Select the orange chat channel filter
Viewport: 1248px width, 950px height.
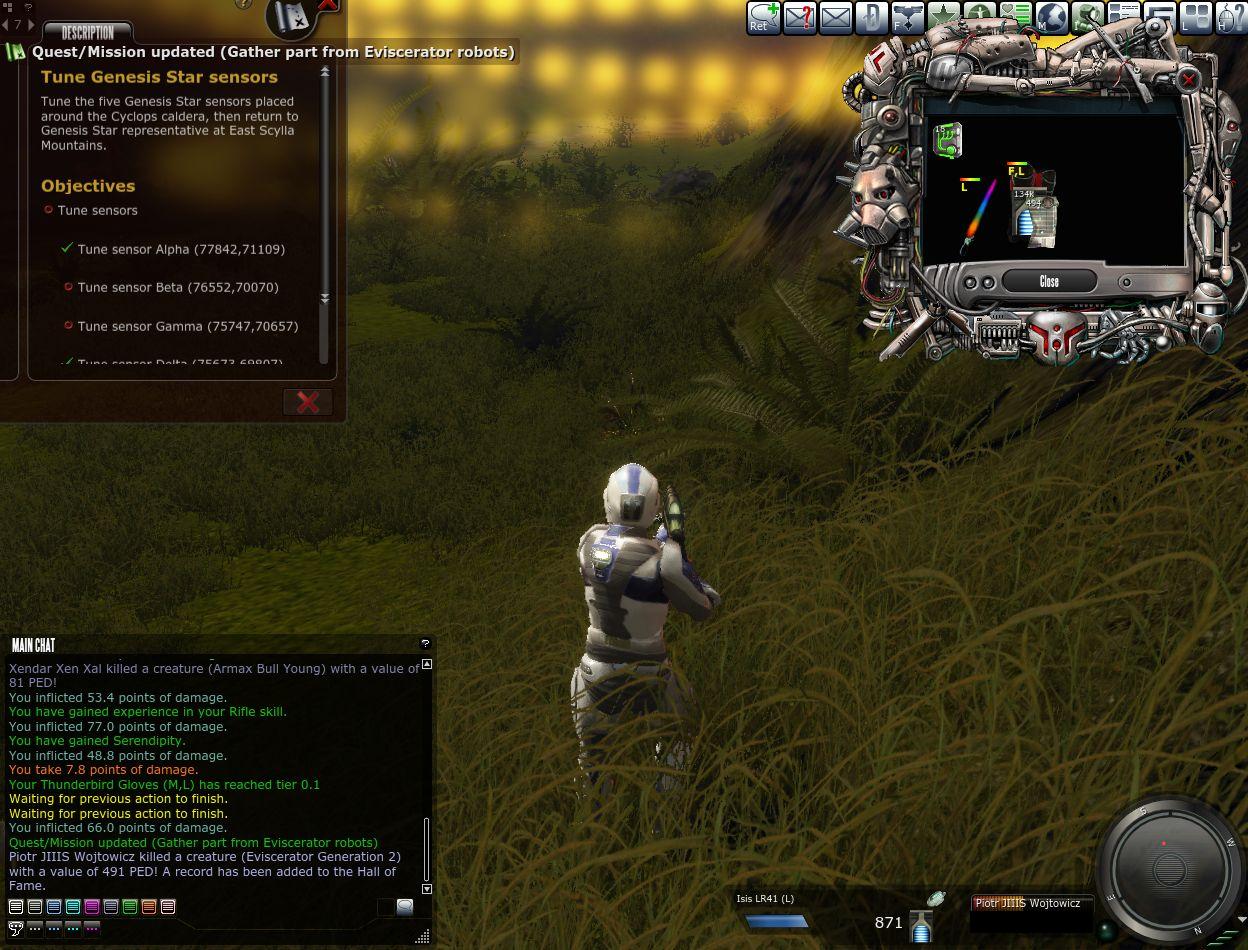(x=149, y=907)
